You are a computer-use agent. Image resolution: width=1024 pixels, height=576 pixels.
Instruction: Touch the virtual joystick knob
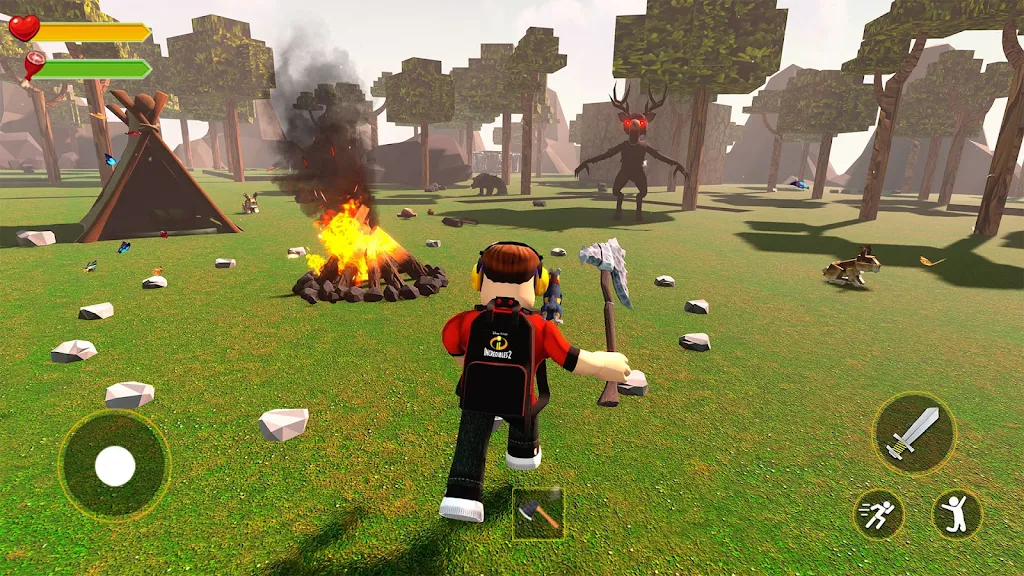(x=115, y=465)
